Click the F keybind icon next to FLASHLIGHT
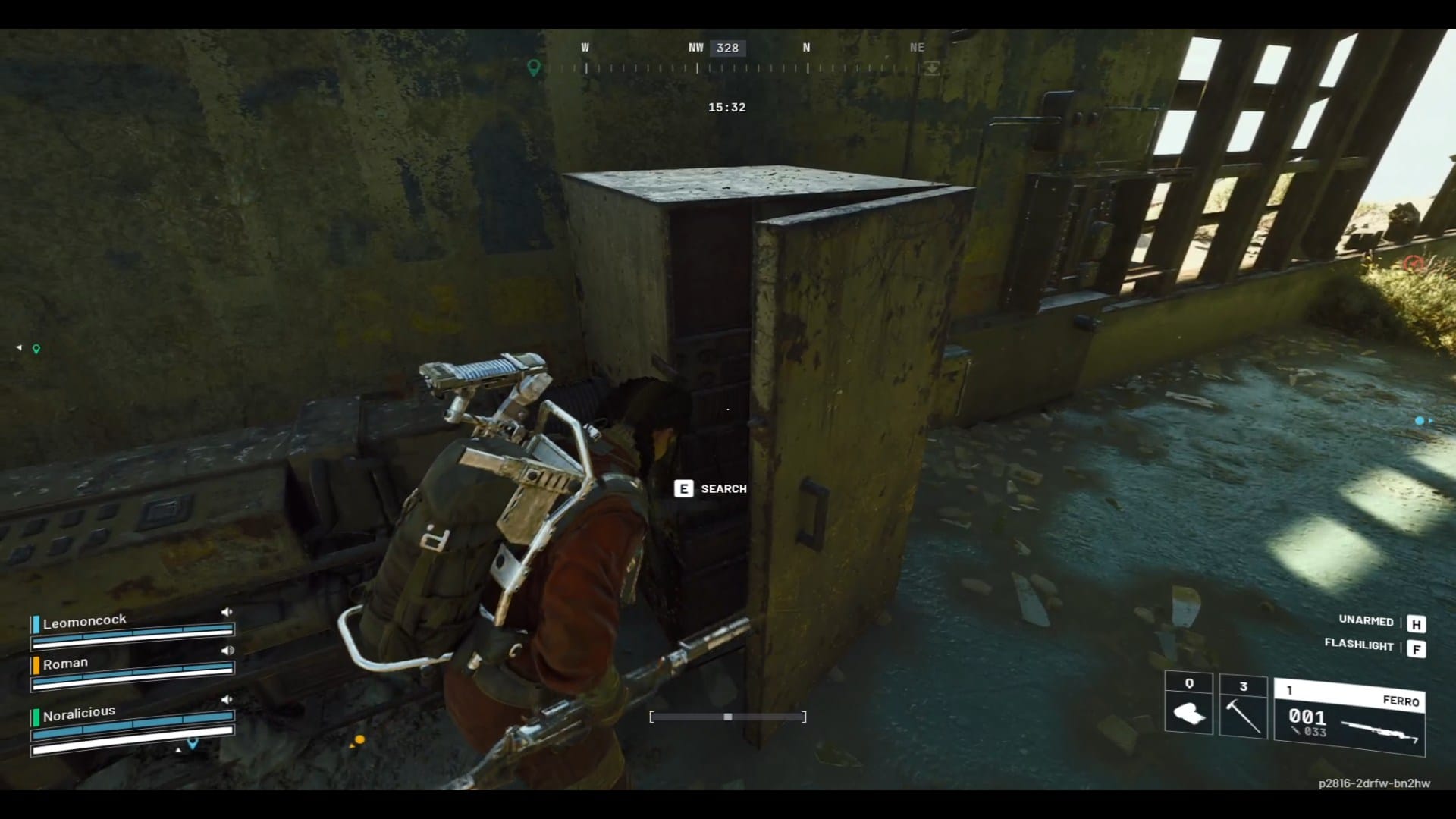The height and width of the screenshot is (819, 1456). tap(1417, 648)
